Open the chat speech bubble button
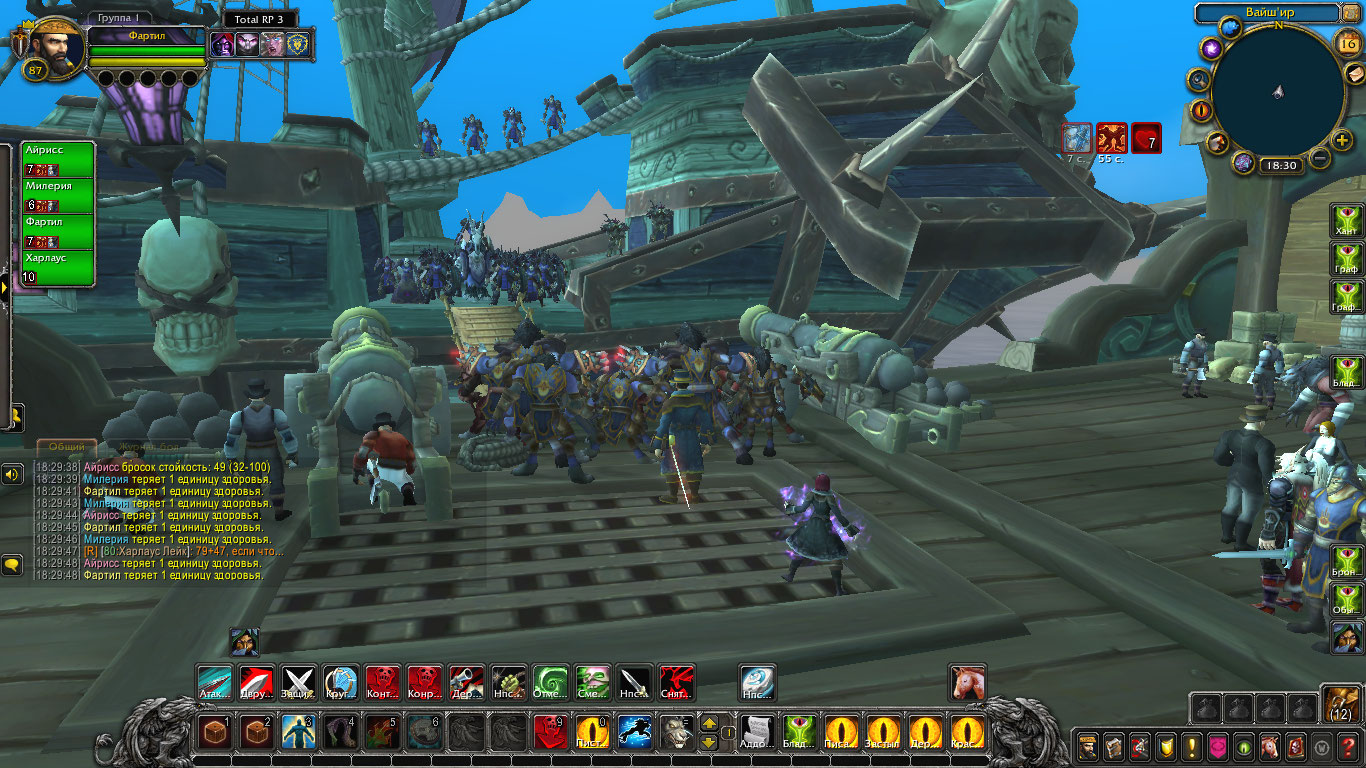Viewport: 1366px width, 768px height. pos(12,565)
